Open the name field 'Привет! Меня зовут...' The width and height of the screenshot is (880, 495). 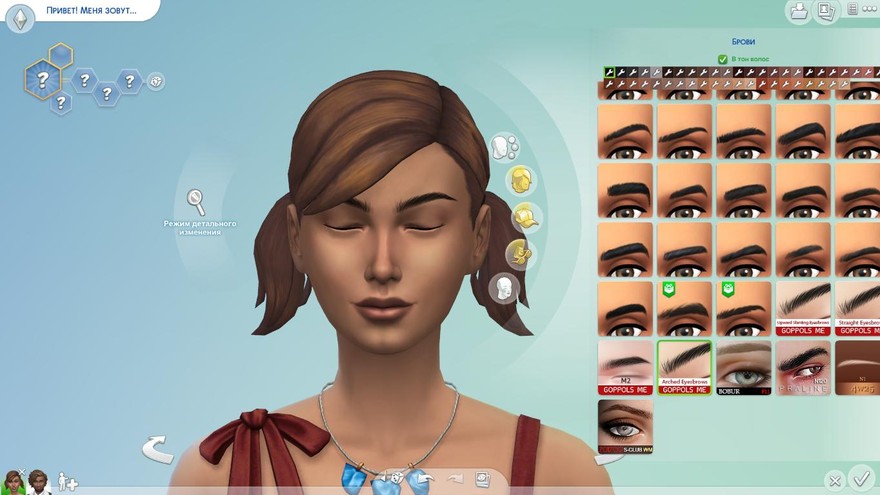pos(89,10)
